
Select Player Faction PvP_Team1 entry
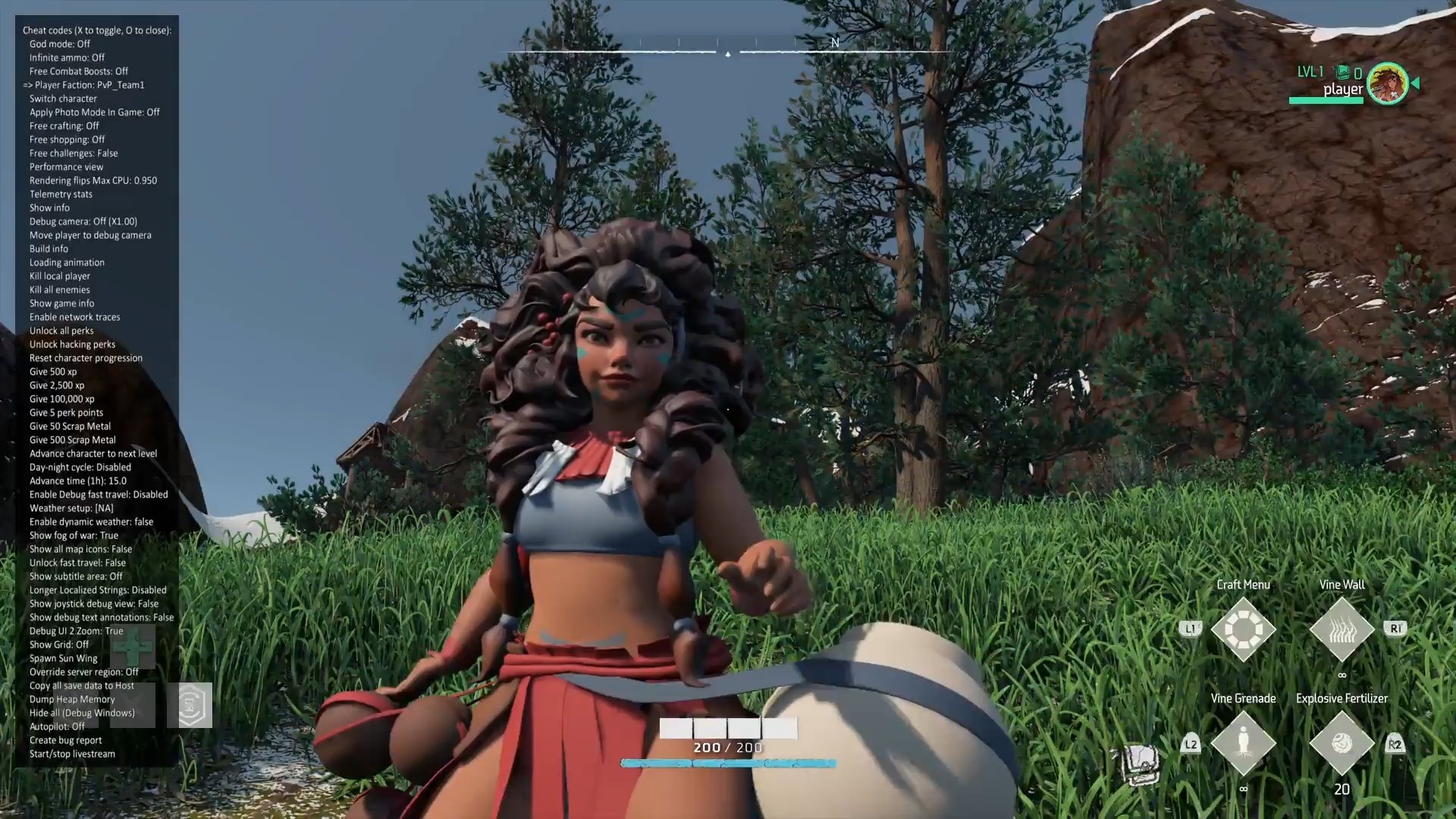click(89, 85)
